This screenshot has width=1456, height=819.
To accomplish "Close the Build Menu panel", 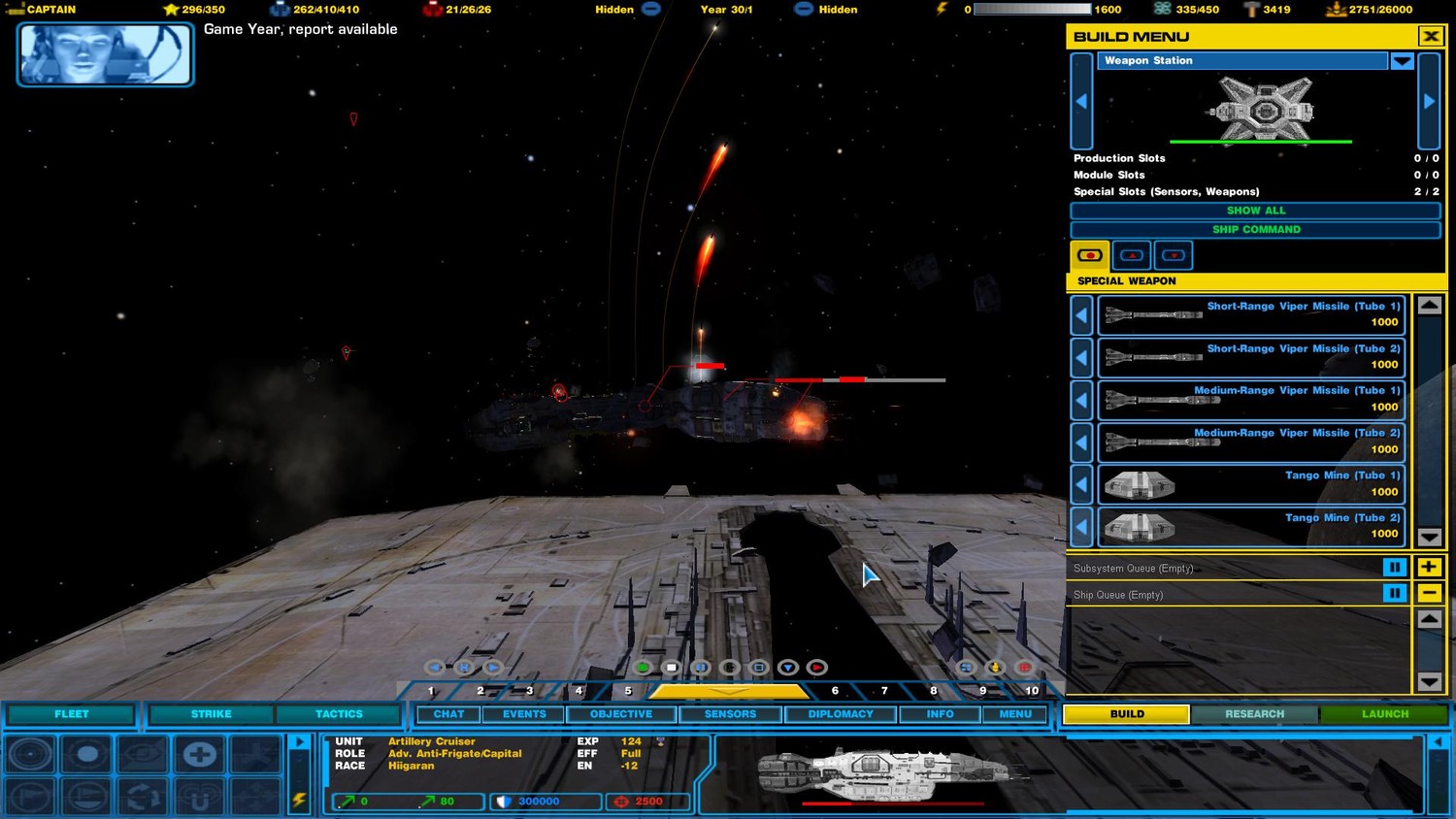I will pos(1430,37).
